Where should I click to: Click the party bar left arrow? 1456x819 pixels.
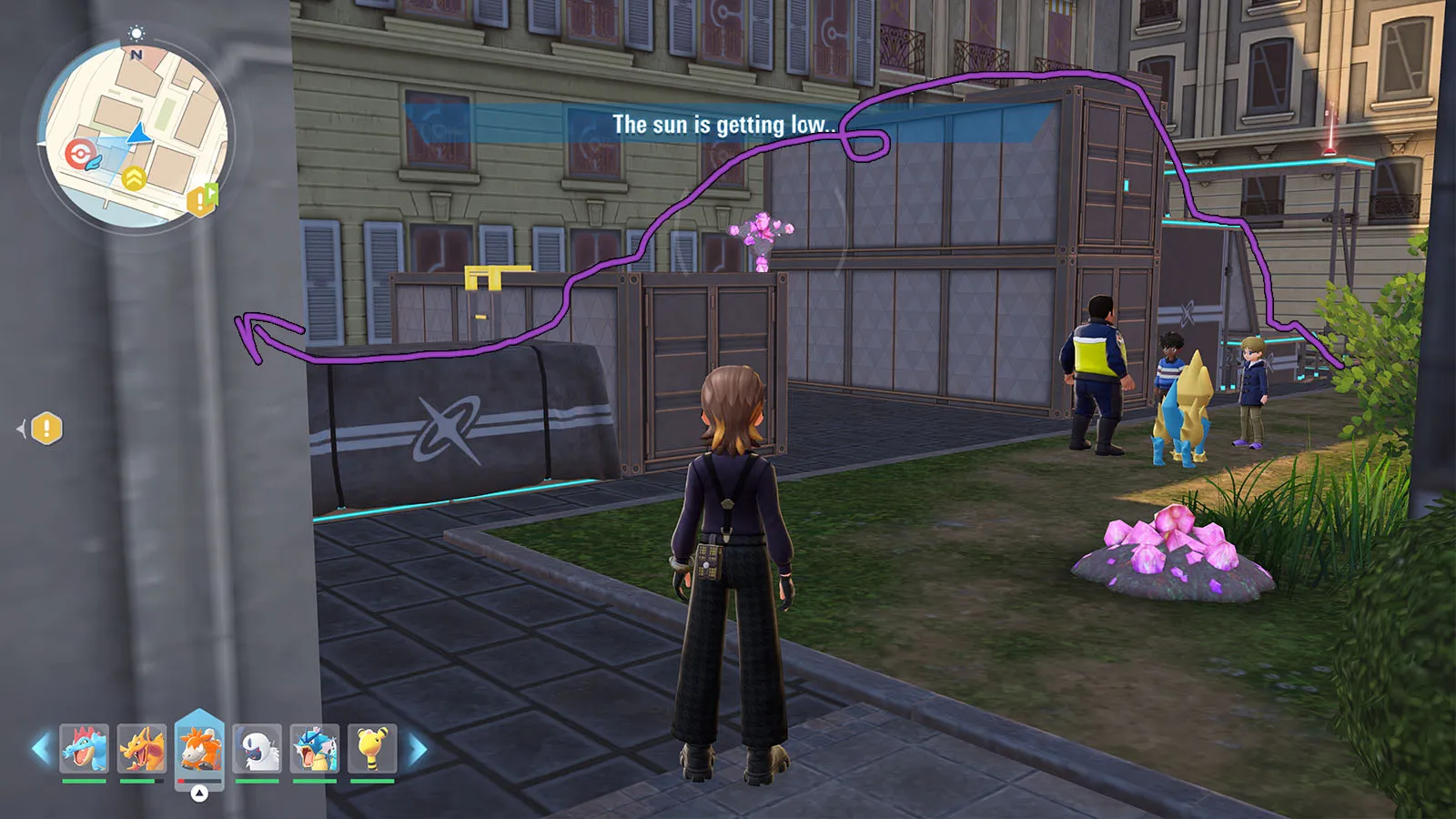pos(41,749)
